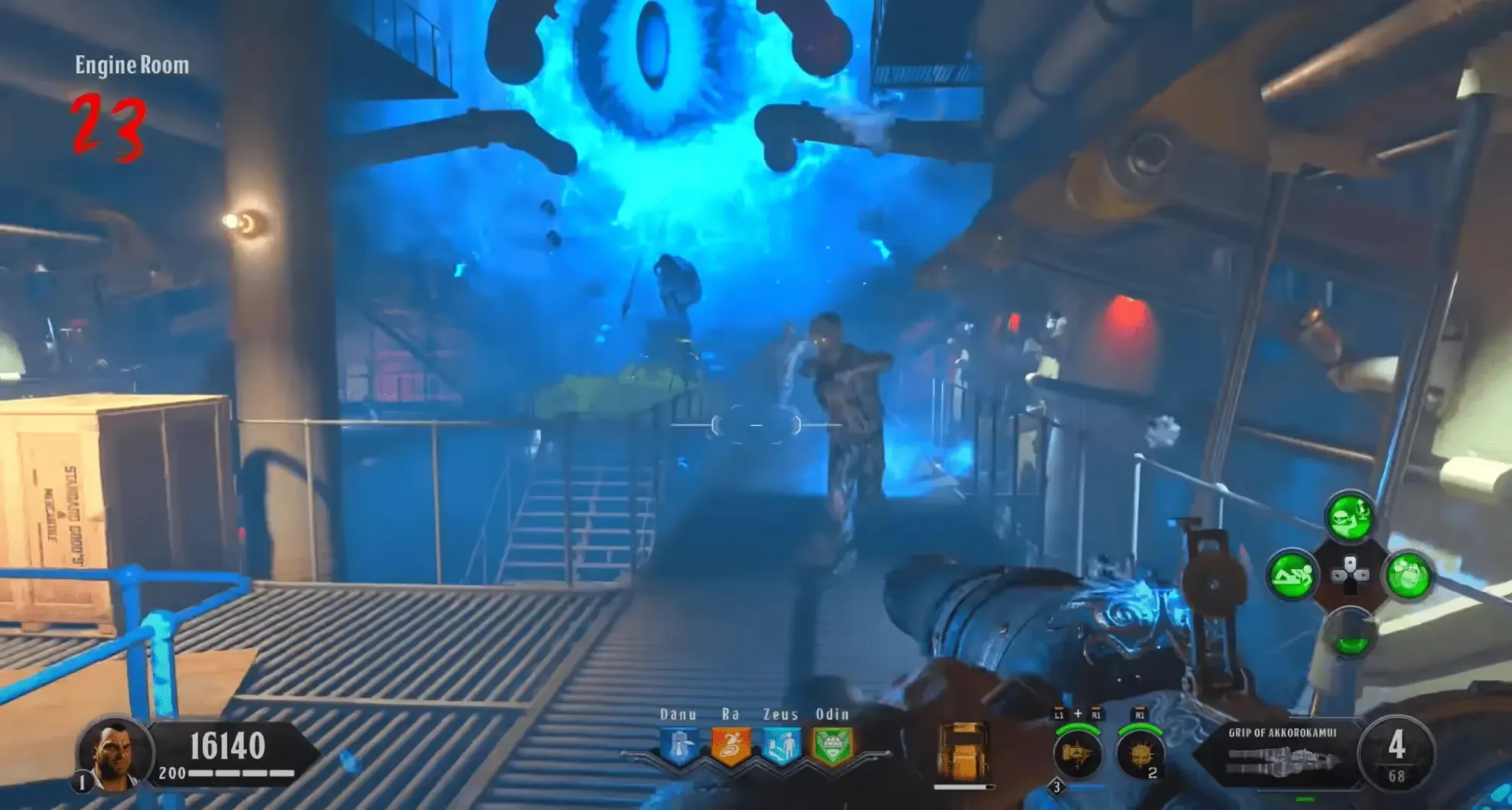Select the Danu perk icon
Screen dimensions: 1512x810
pos(679,746)
